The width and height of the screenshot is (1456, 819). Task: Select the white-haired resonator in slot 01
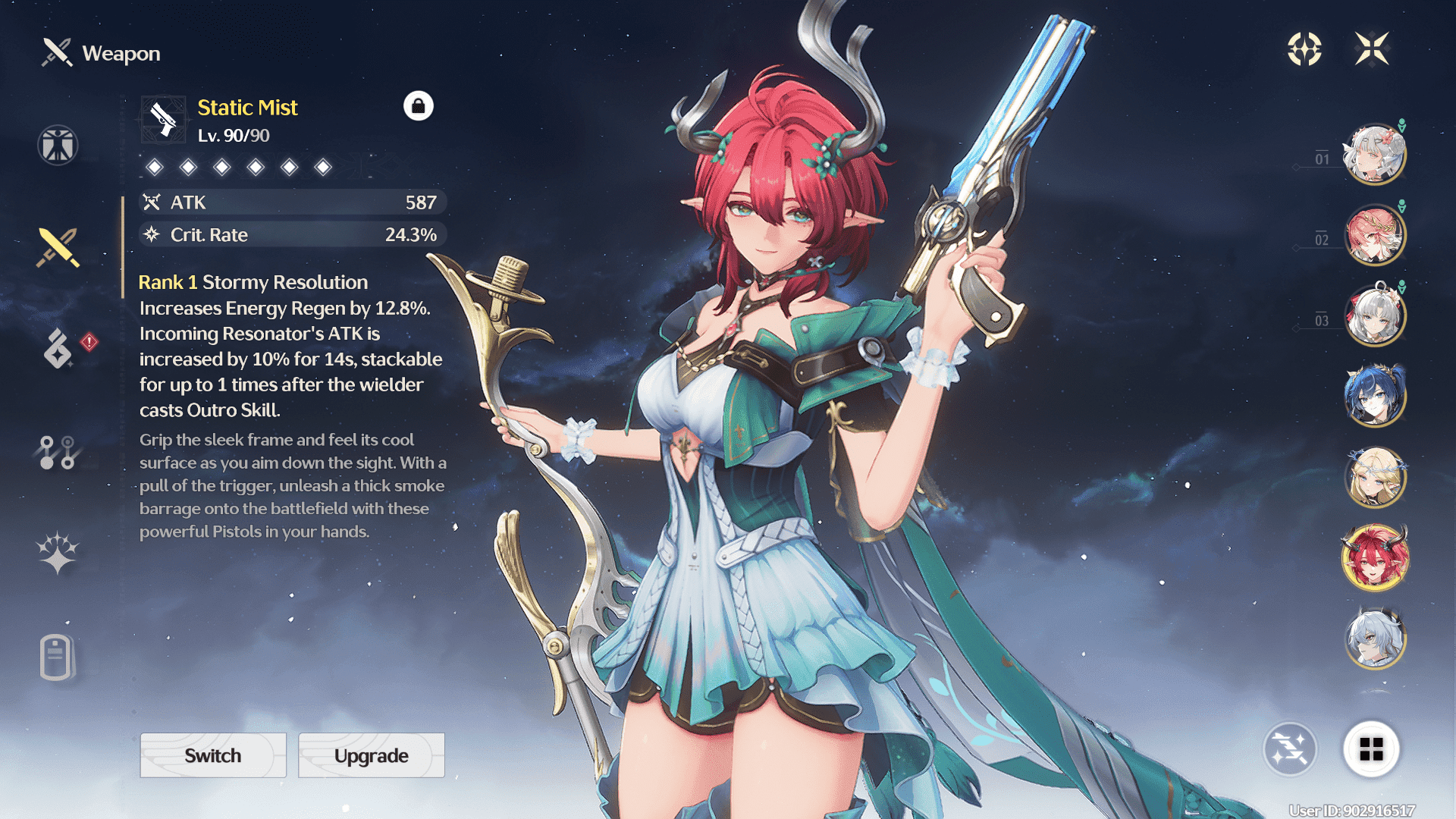1374,154
